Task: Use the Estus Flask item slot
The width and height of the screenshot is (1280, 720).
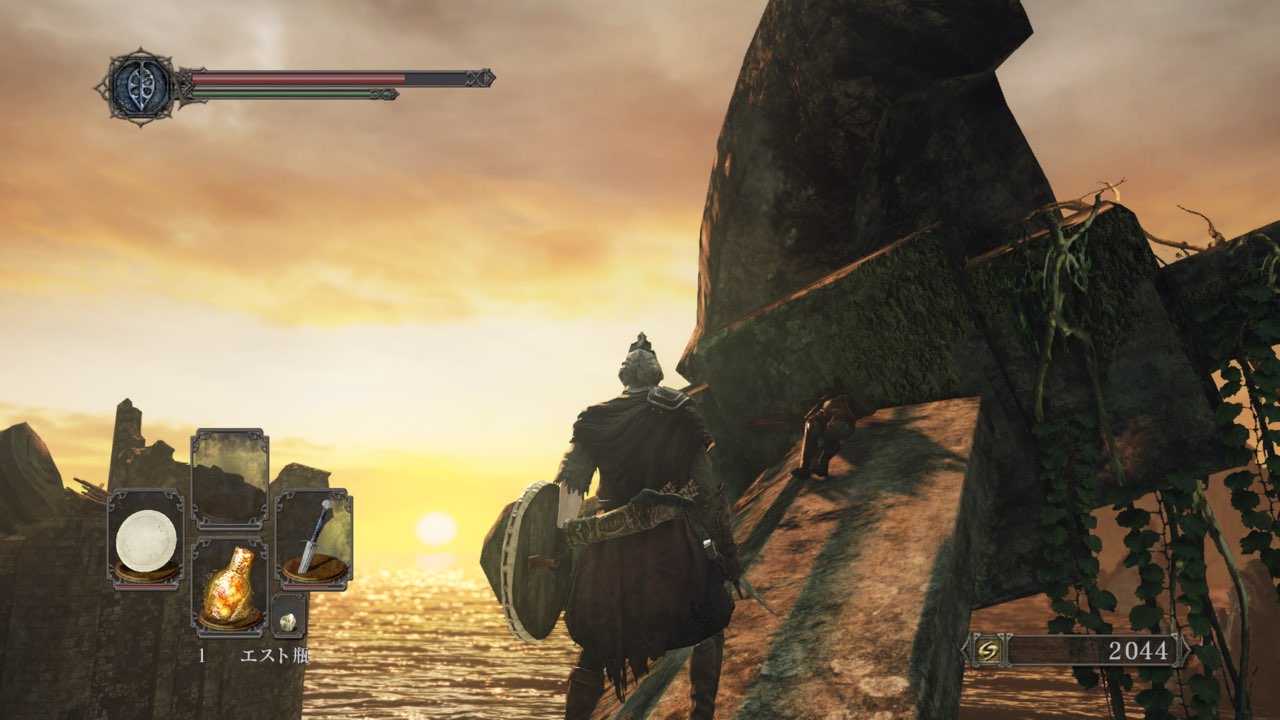Action: point(229,587)
